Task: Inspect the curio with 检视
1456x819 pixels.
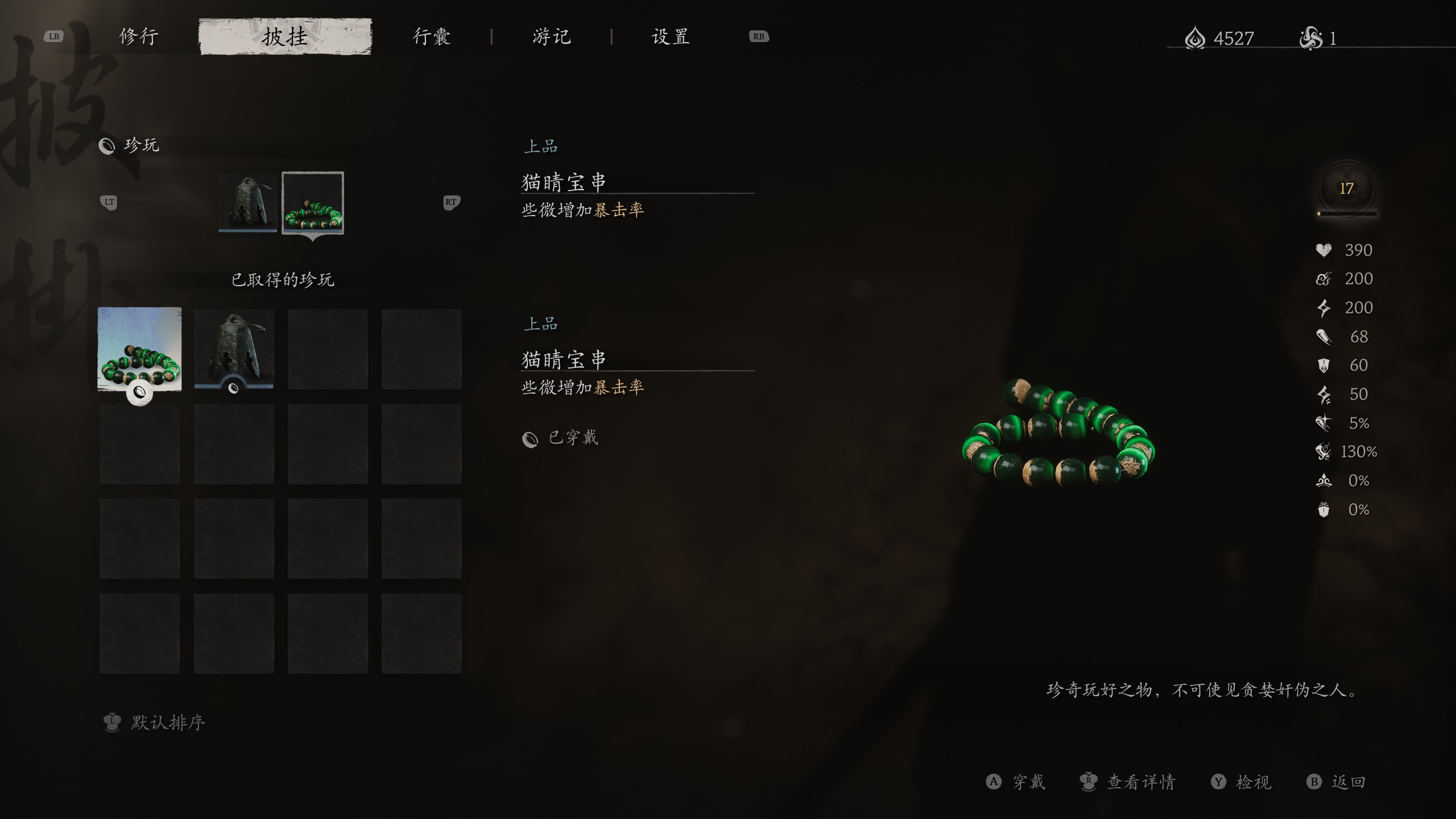Action: [1252, 782]
